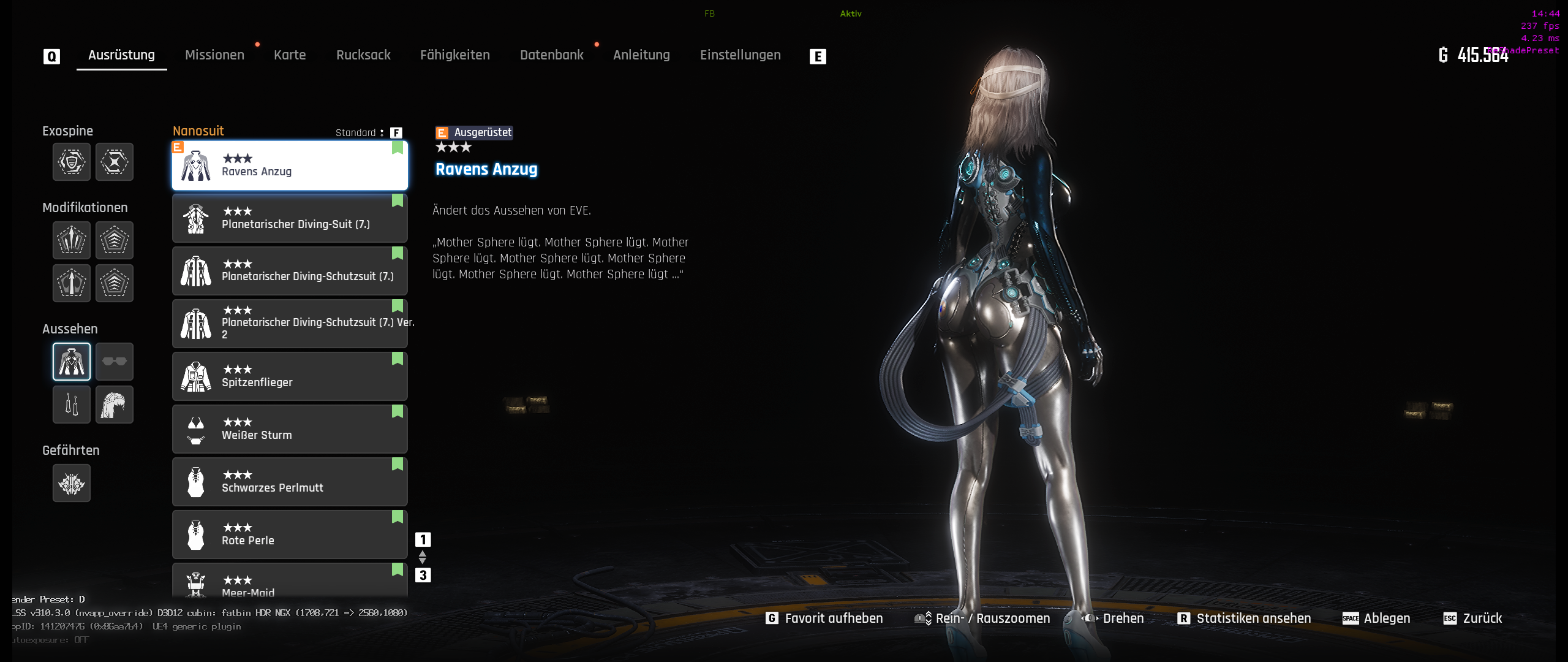Select the hairstyle appearance slot
1568x662 pixels.
pyautogui.click(x=115, y=405)
